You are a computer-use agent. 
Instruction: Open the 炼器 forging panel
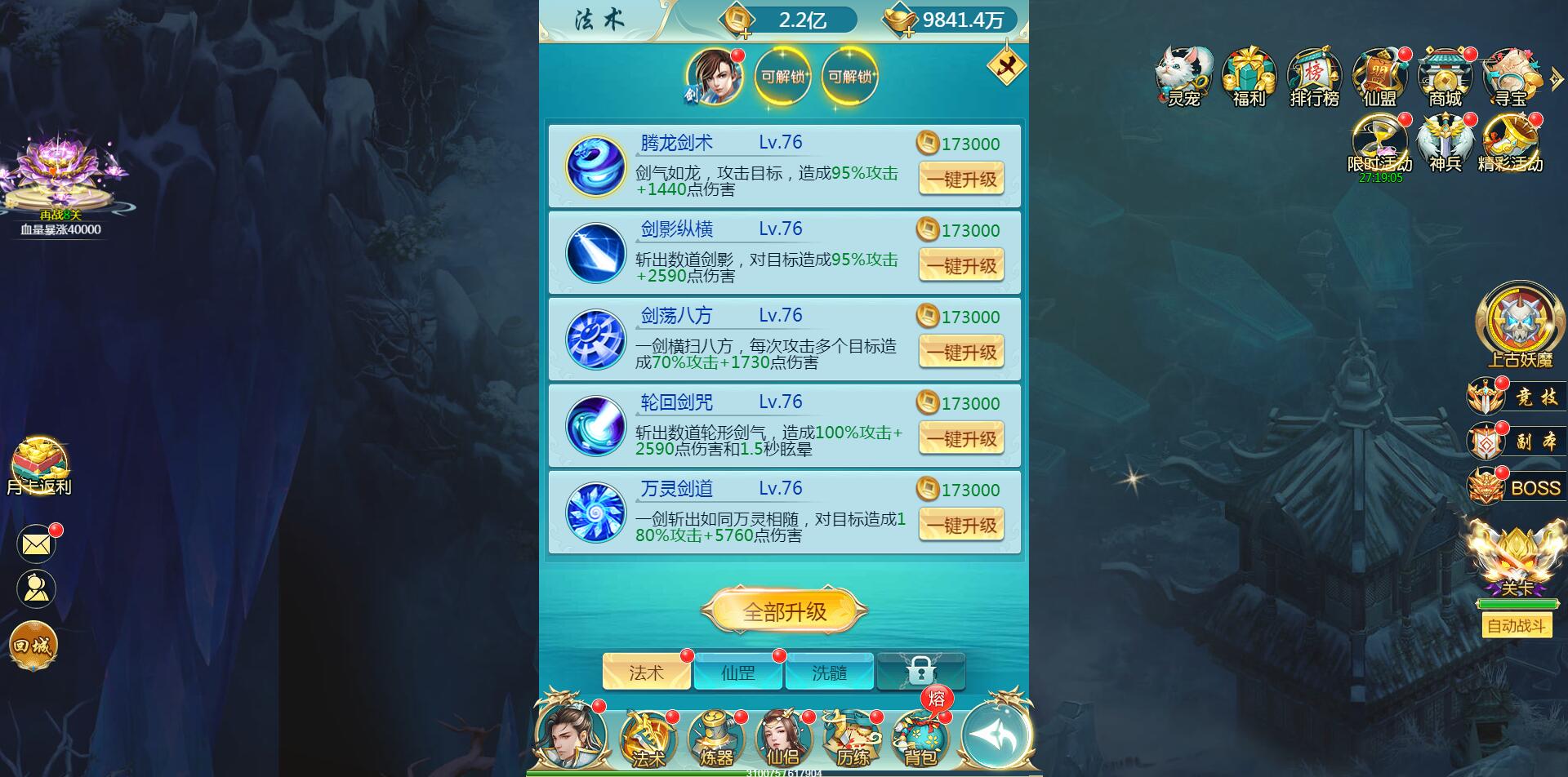point(717,739)
